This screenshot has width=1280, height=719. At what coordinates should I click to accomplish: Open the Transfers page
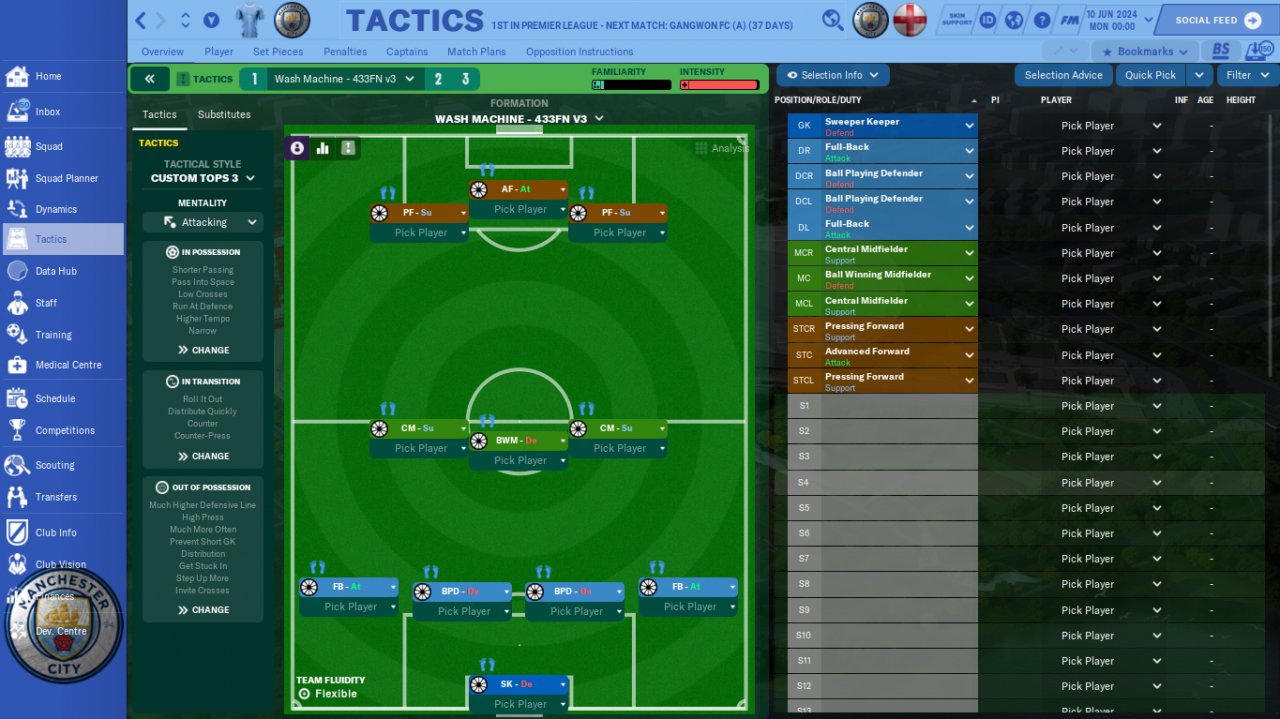tap(56, 497)
